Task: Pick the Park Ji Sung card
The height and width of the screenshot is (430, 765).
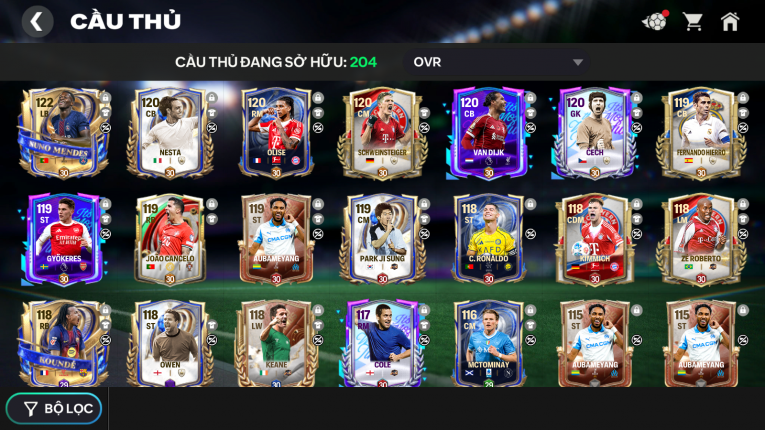Action: tap(382, 239)
